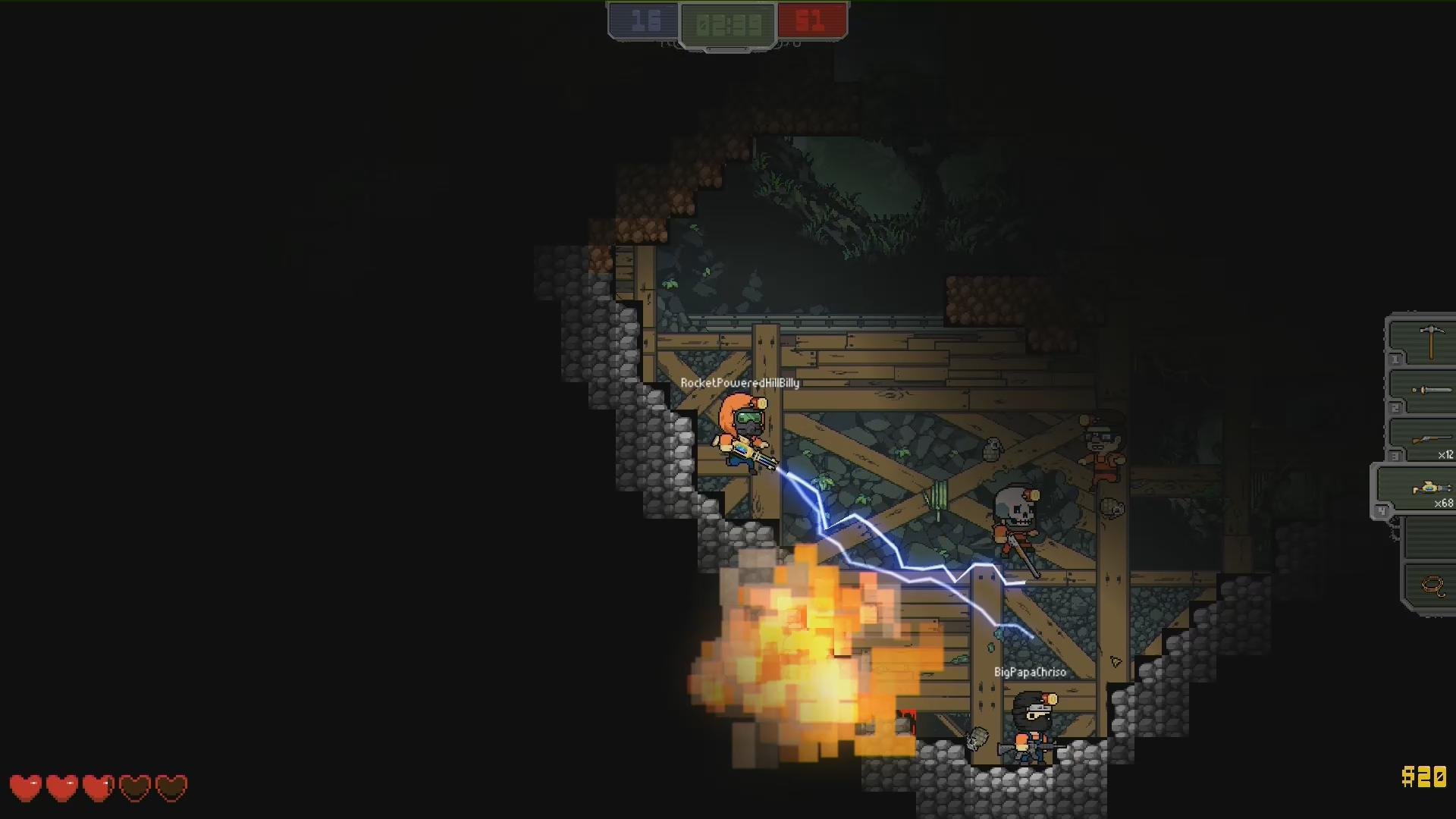Viewport: 1456px width, 819px height.
Task: Click the slot 2 number tab marker
Action: click(1395, 406)
